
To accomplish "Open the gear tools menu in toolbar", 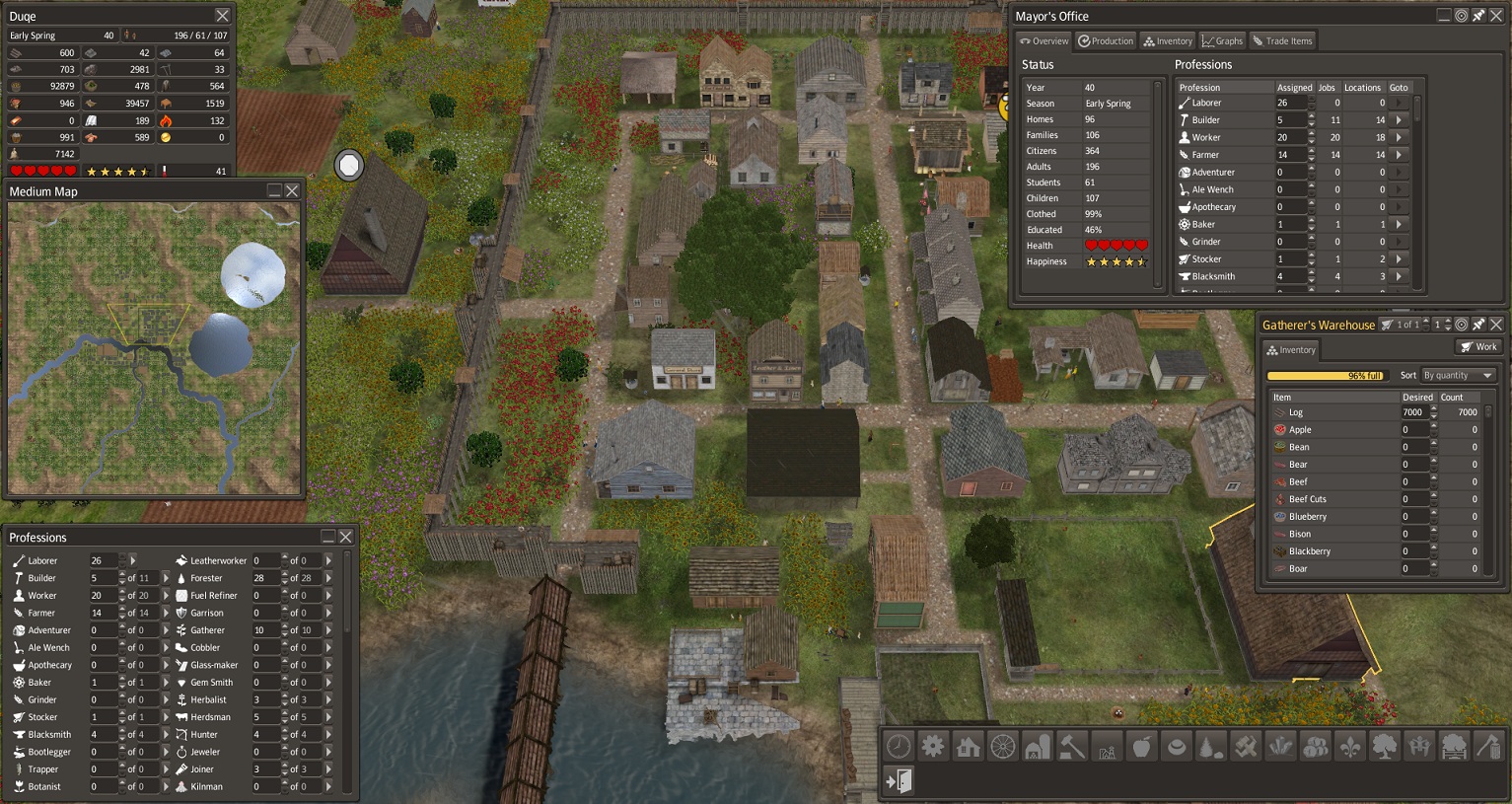I will point(933,747).
